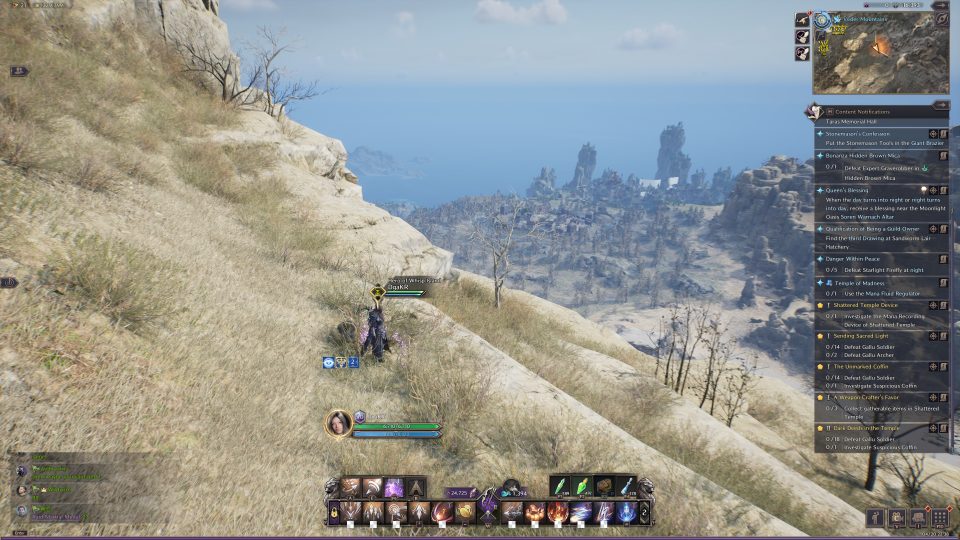The height and width of the screenshot is (540, 960).
Task: Activate the golden shield skill
Action: (x=466, y=513)
